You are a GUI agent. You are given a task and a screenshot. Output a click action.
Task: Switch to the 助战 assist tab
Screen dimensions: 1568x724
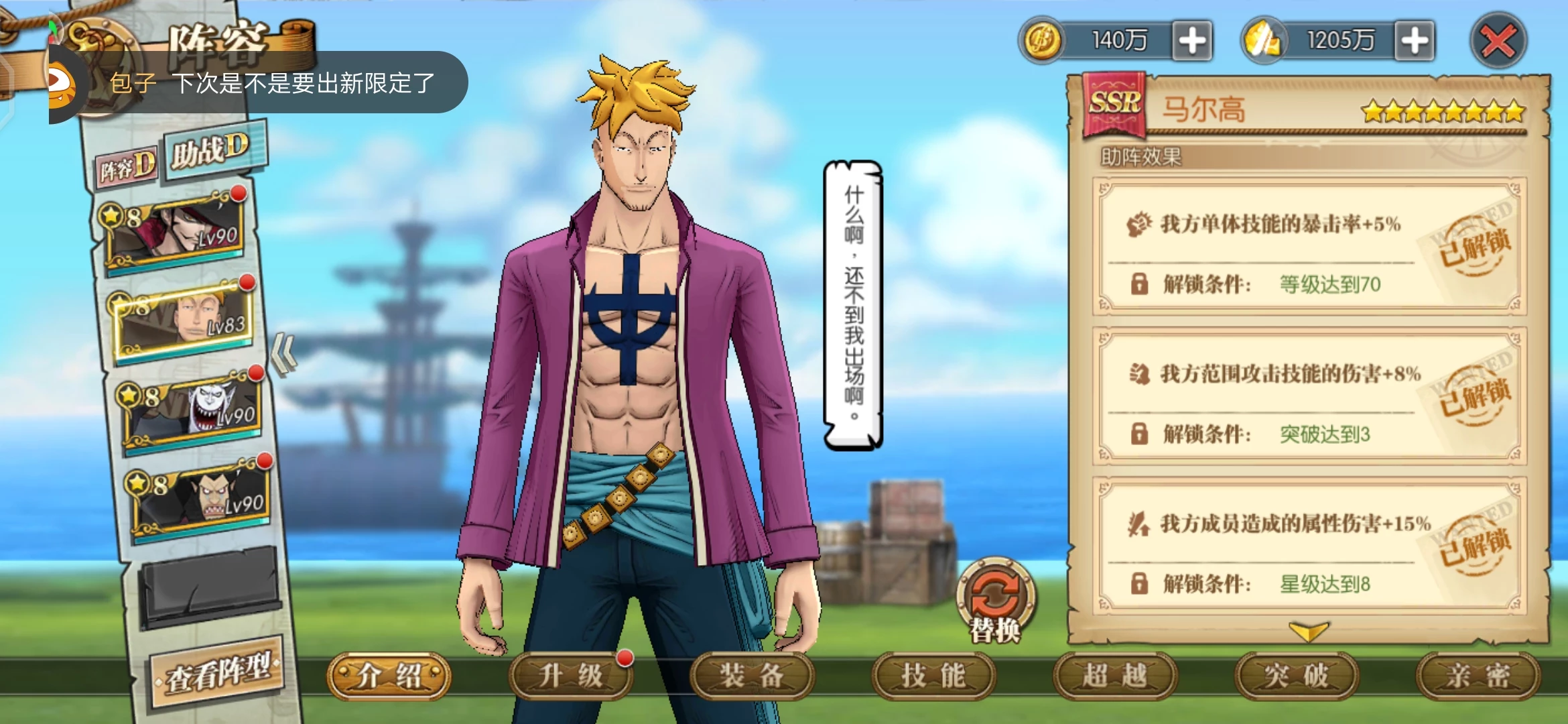[210, 150]
